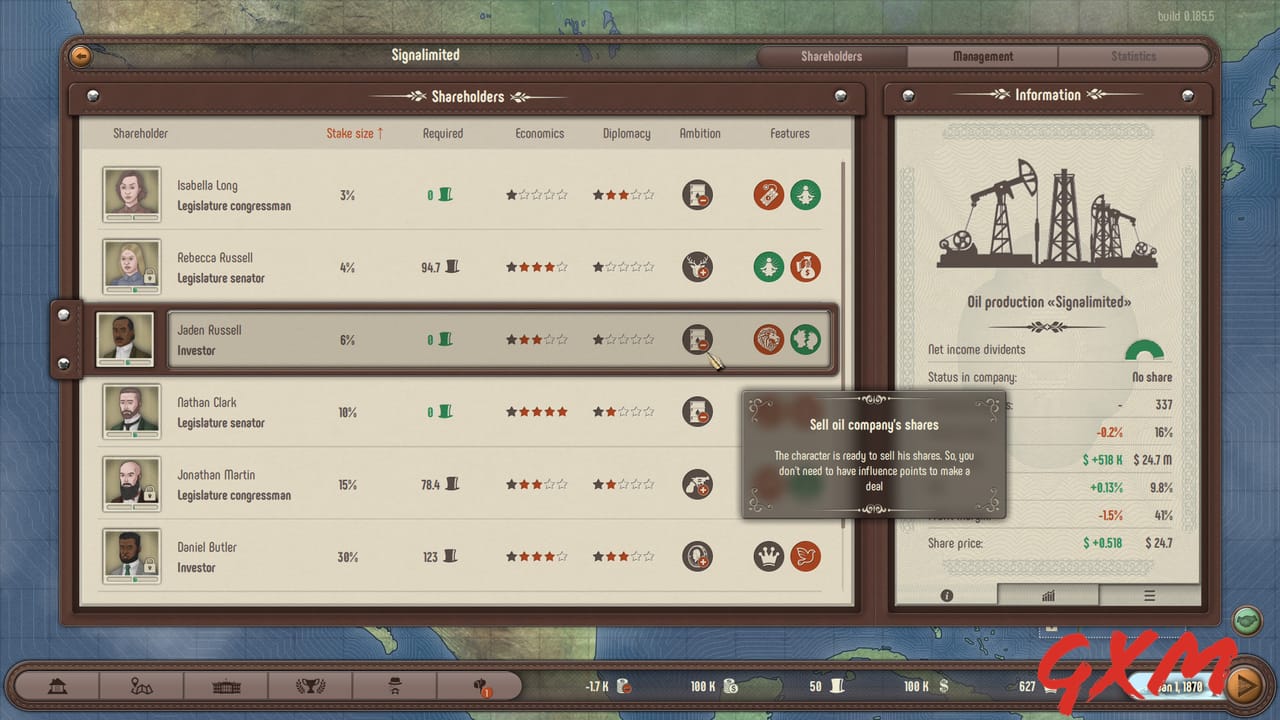1280x720 pixels.
Task: Open the chart view in the Information panel
Action: pyautogui.click(x=1048, y=594)
